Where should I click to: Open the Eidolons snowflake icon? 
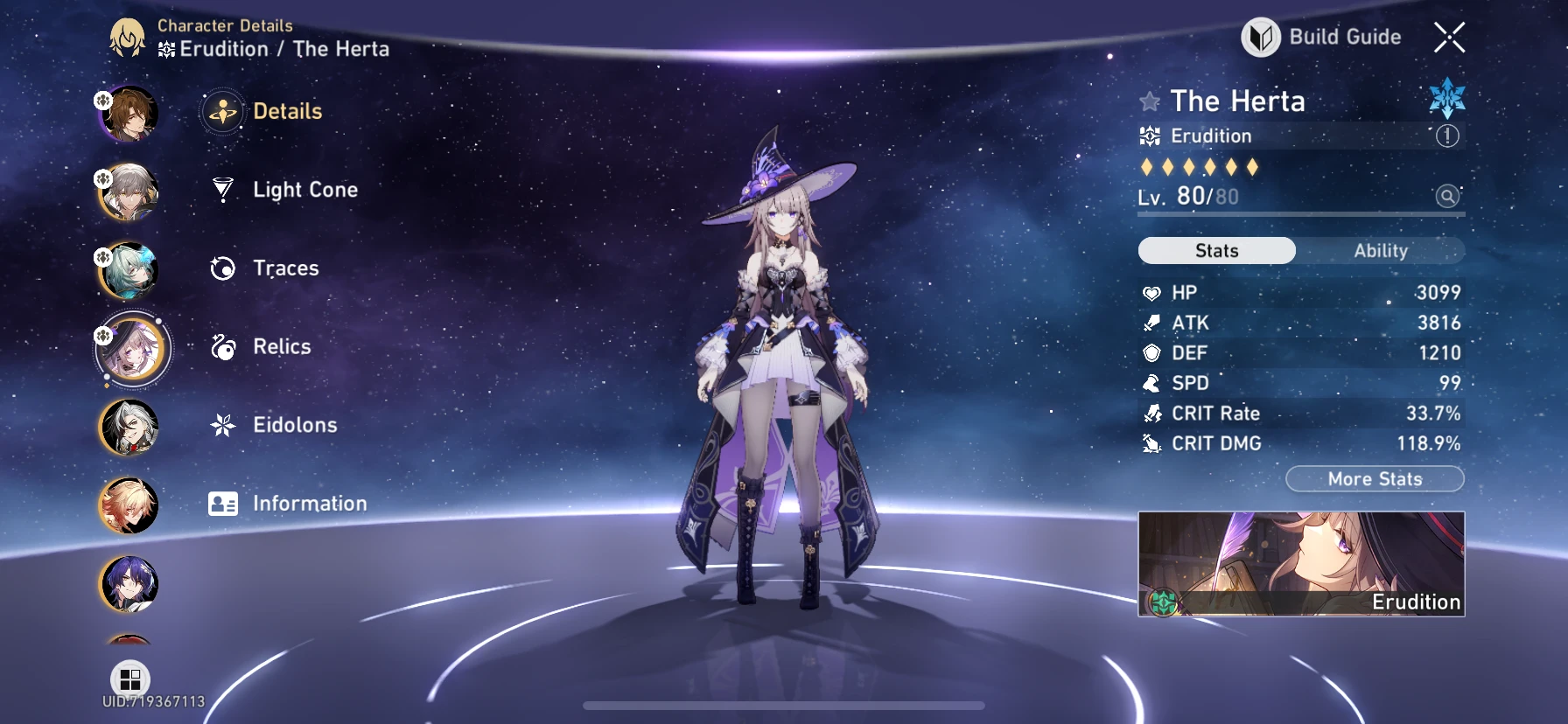coord(223,425)
